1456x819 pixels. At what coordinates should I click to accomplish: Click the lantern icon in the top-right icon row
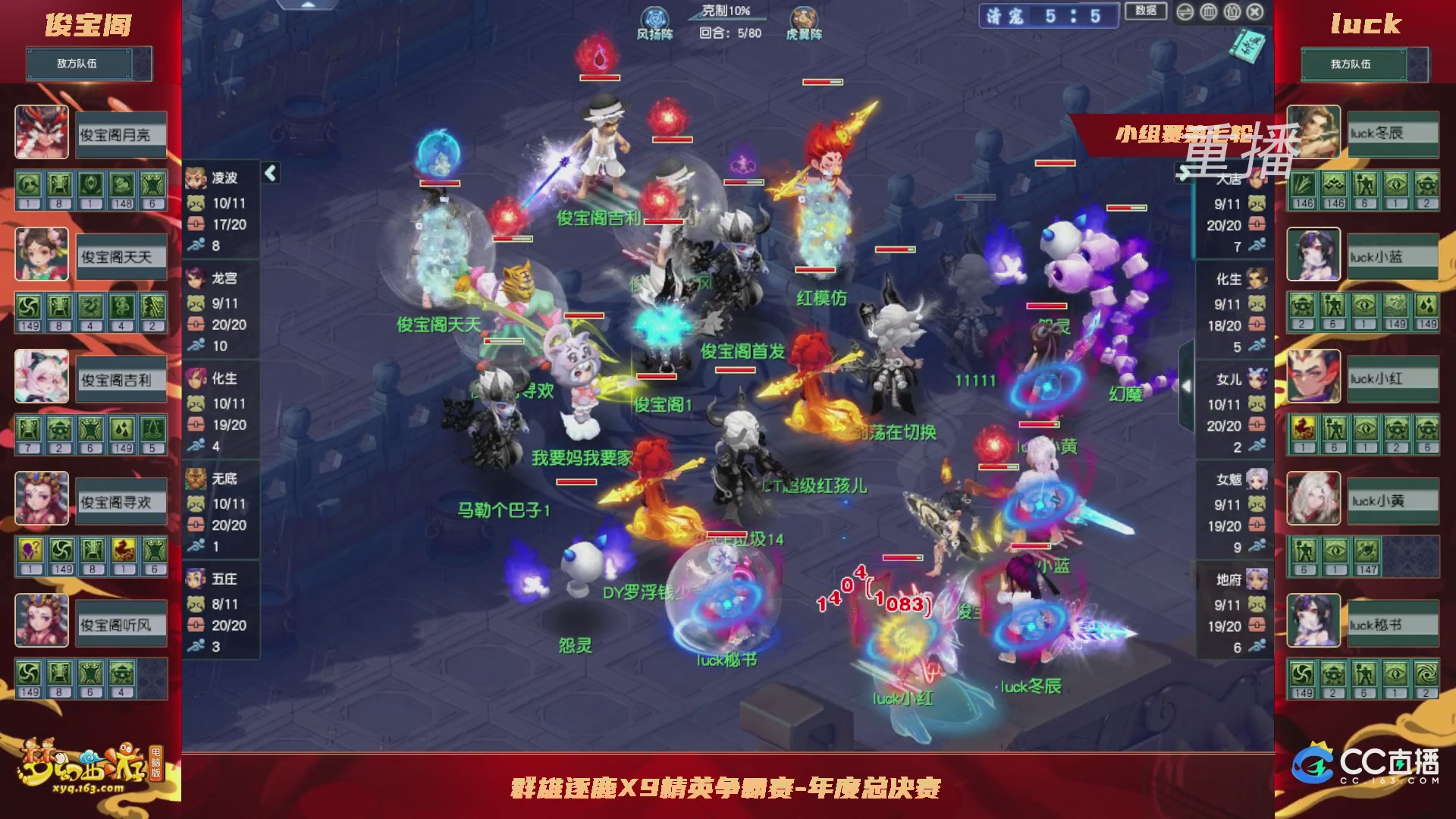pos(1232,13)
